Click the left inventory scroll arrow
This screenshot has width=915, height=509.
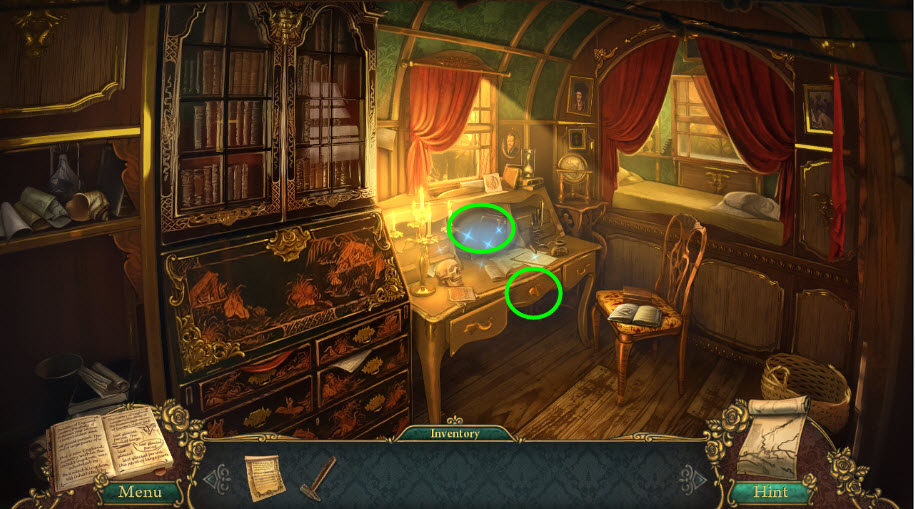(213, 477)
